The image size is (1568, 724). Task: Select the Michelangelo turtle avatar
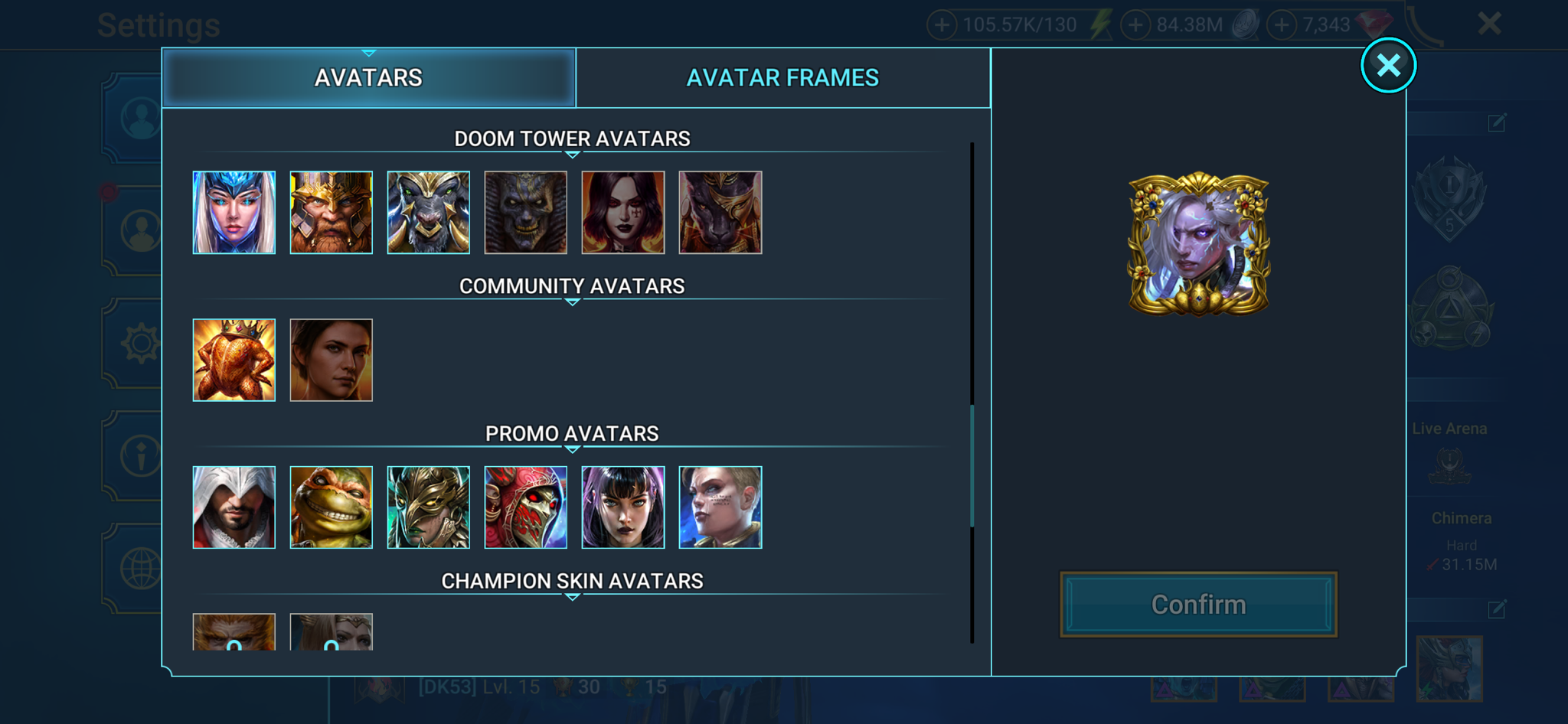pyautogui.click(x=332, y=506)
